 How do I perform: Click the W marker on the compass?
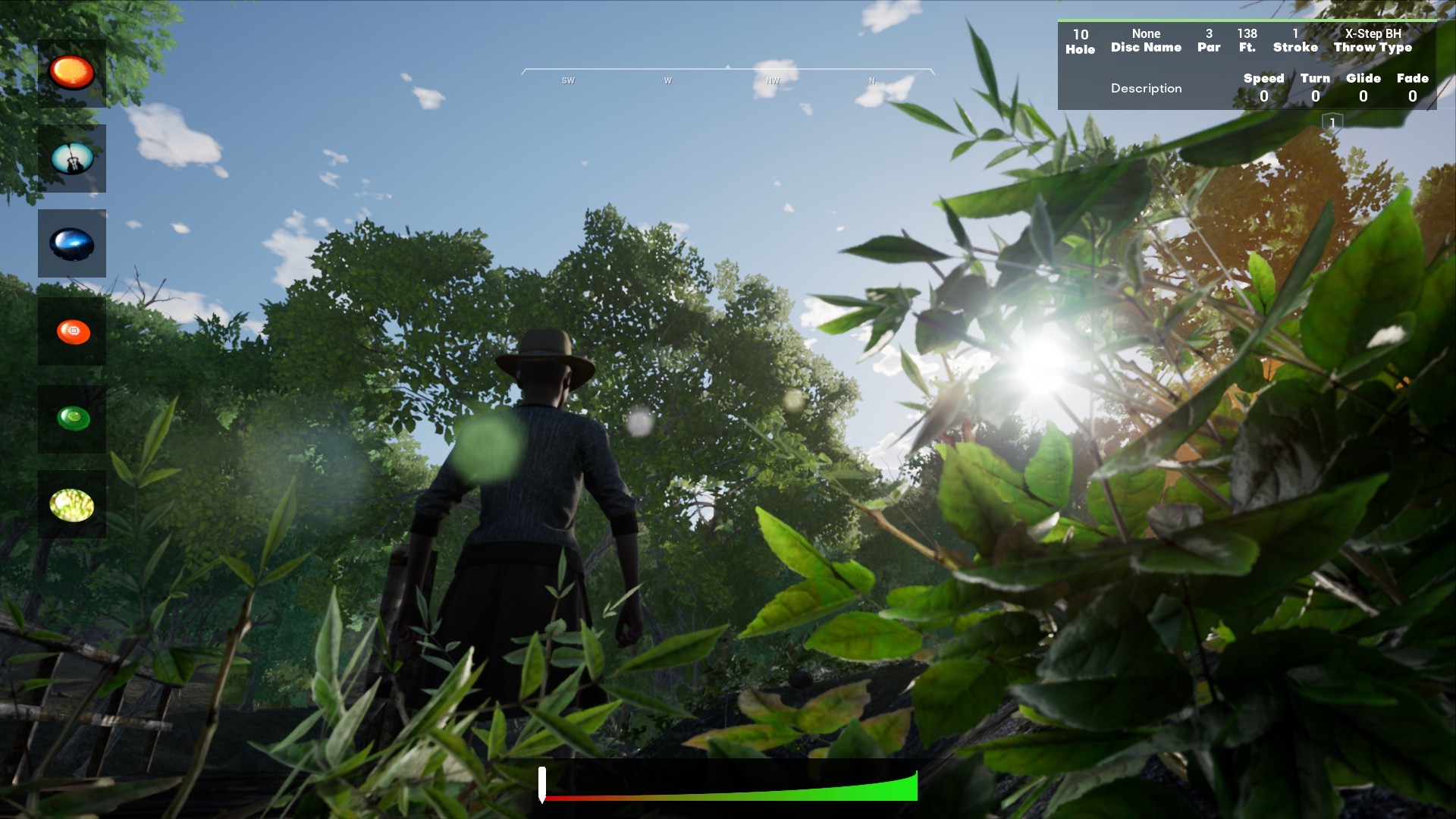click(667, 79)
